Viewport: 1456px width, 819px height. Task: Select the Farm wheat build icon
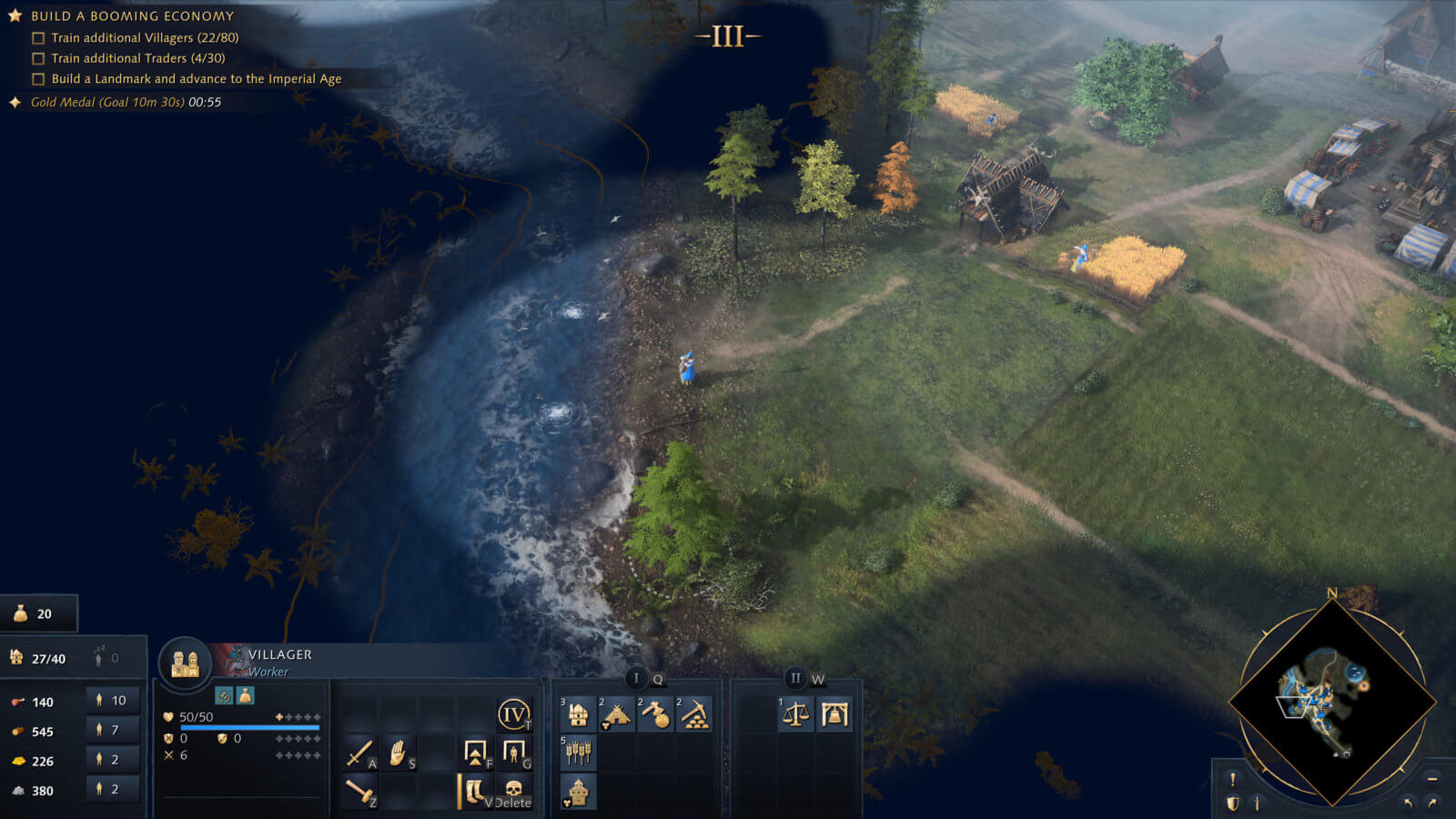coord(580,753)
